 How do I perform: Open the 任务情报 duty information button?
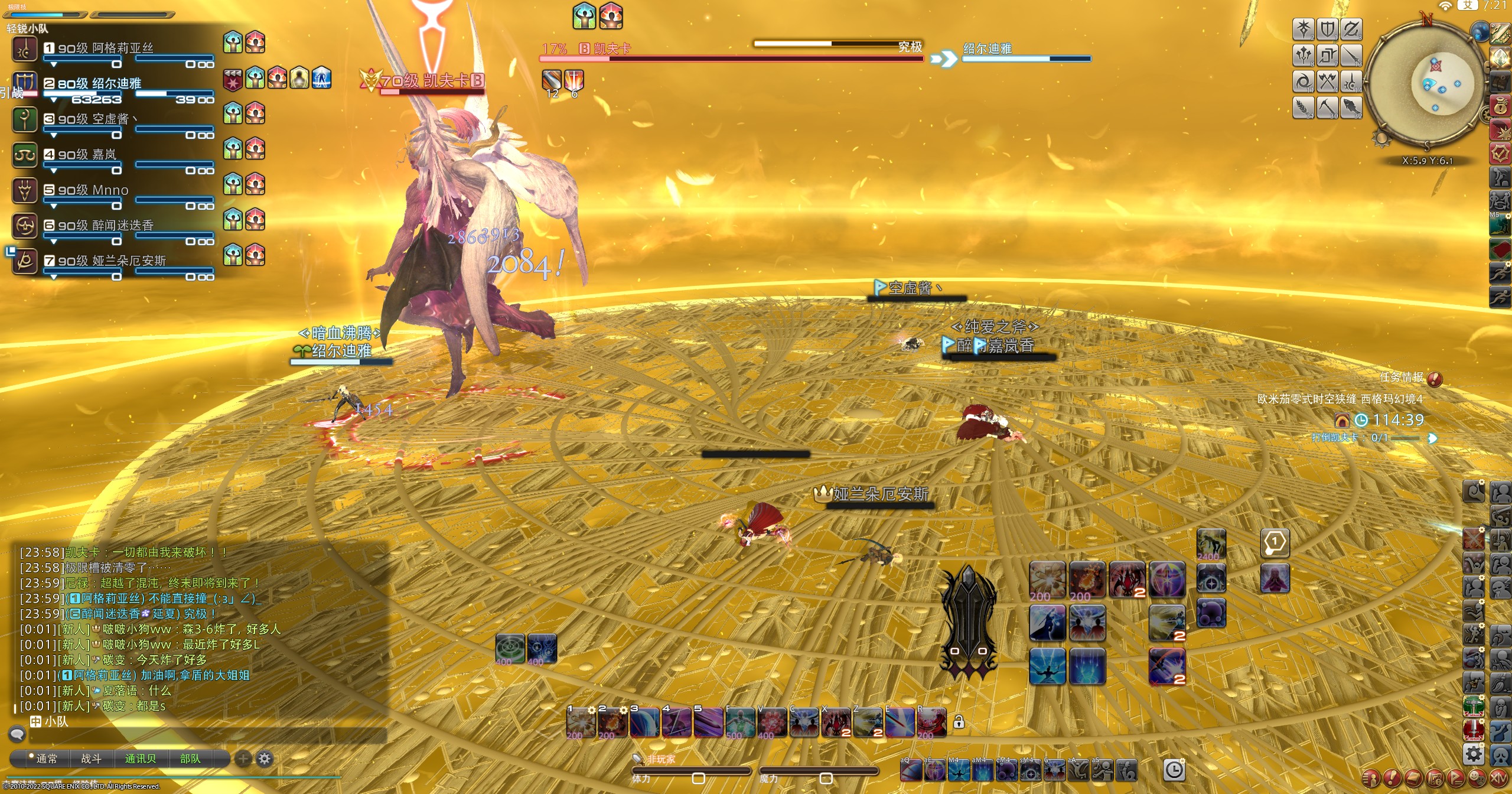tap(1435, 379)
